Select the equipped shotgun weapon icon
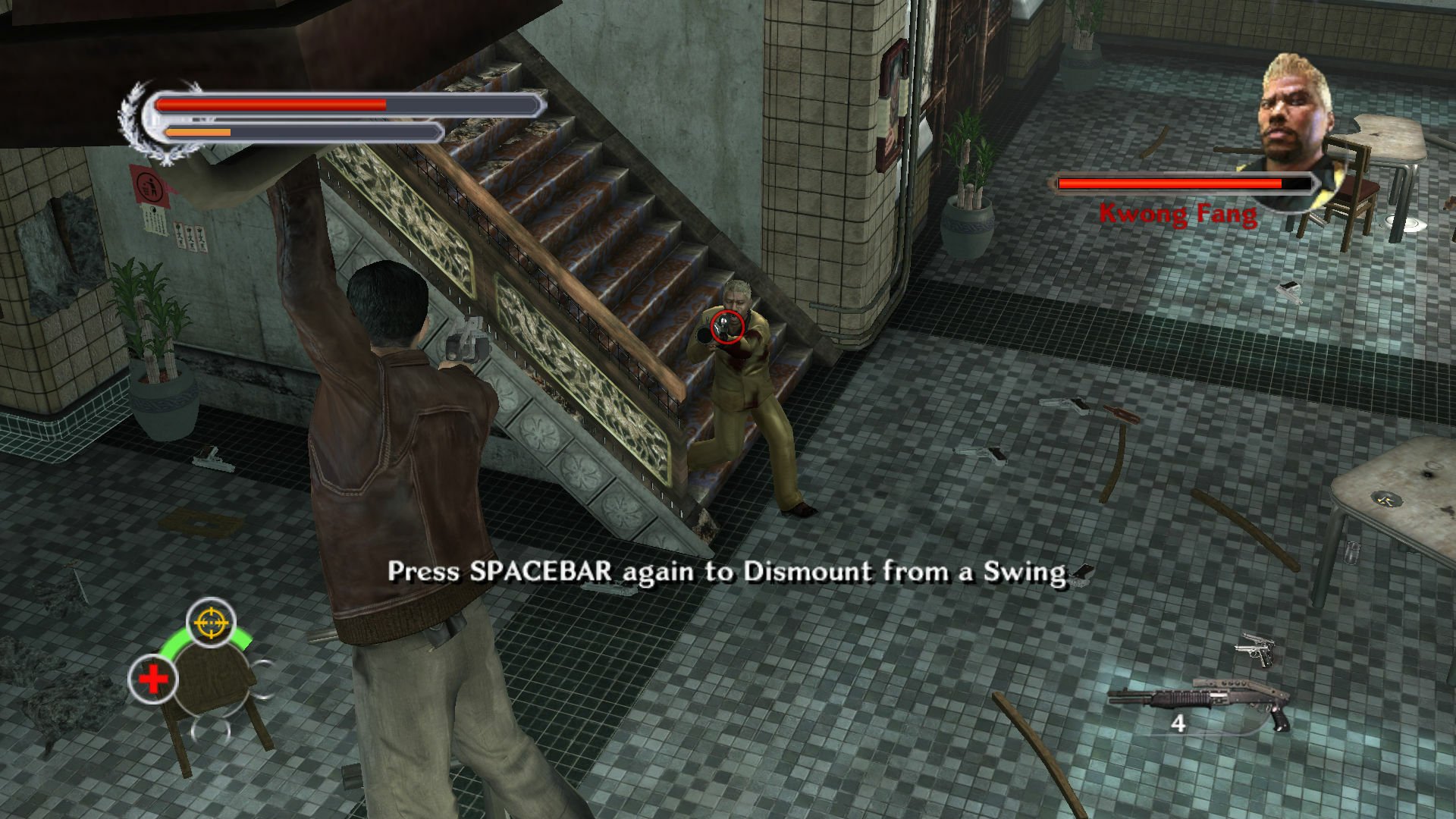 point(1198,701)
